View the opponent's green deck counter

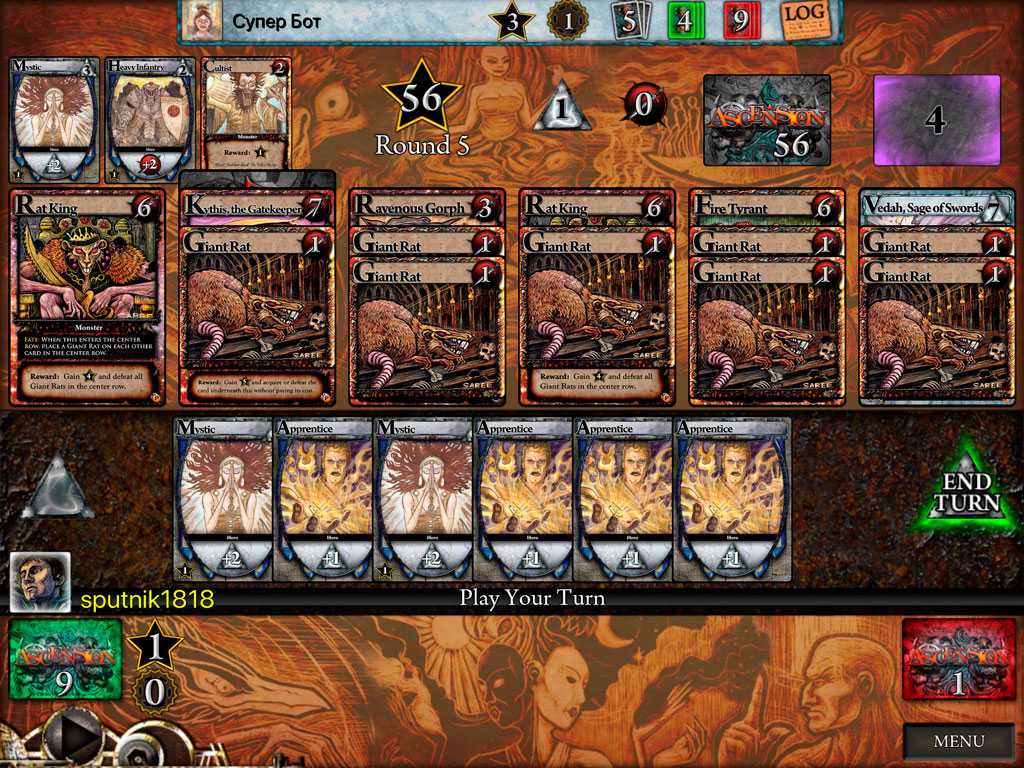click(686, 20)
